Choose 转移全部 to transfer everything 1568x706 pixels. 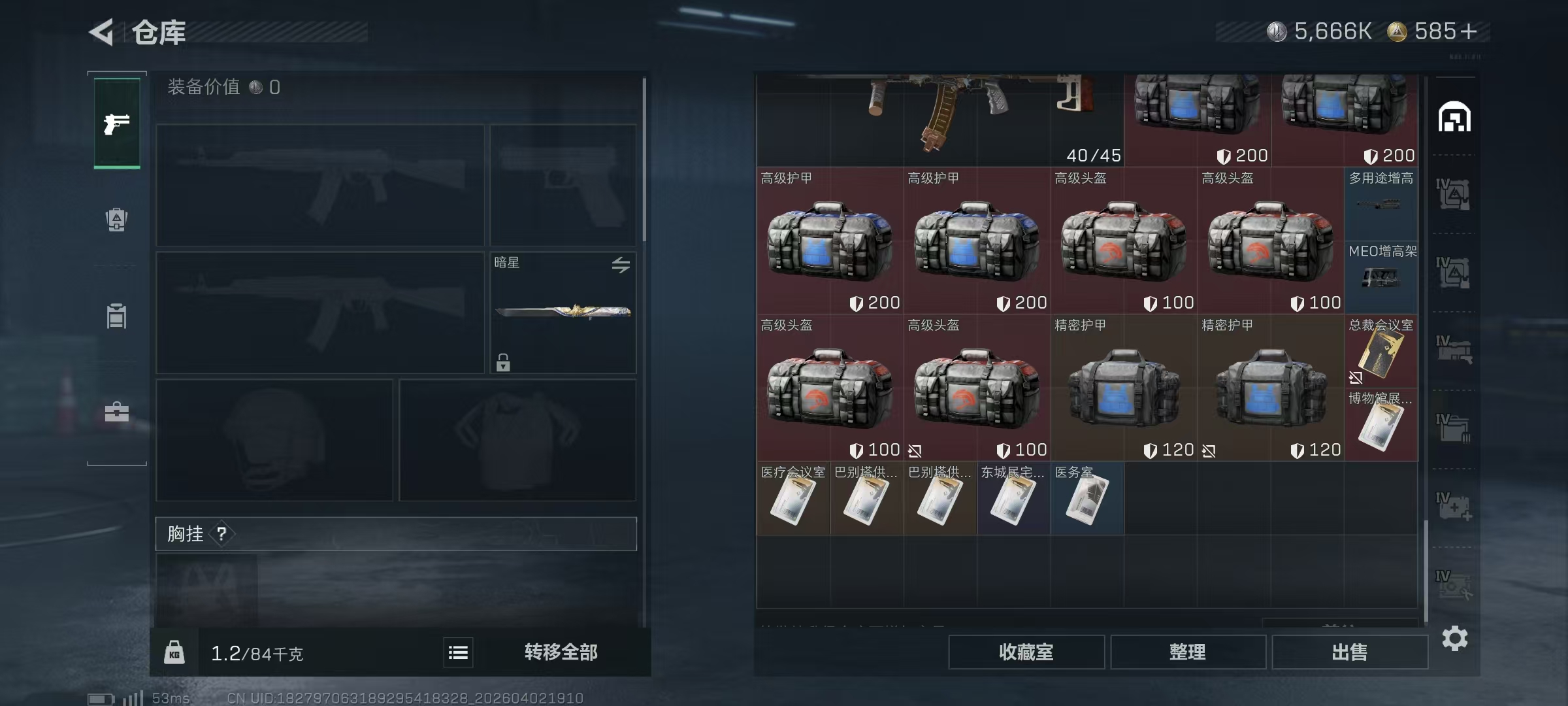click(x=561, y=652)
